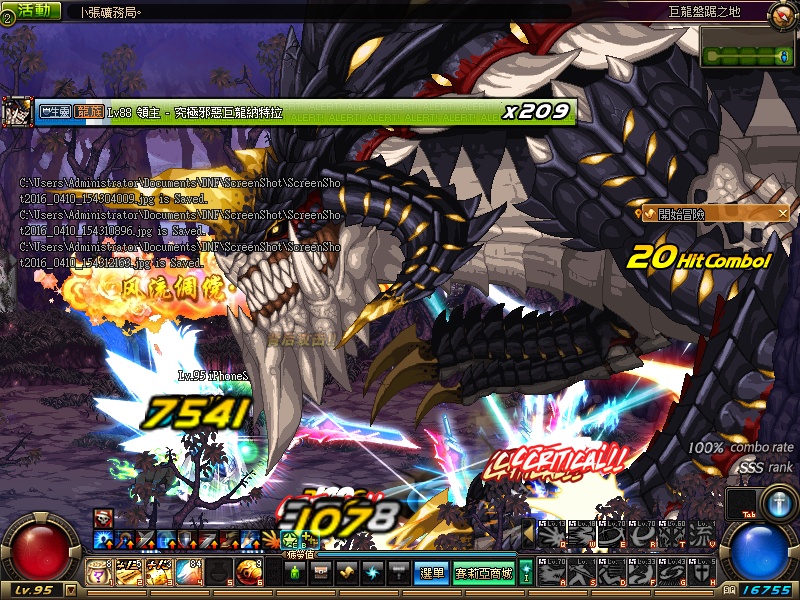Use the consumable in quick slot 2
This screenshot has height=600, width=800.
(128, 572)
